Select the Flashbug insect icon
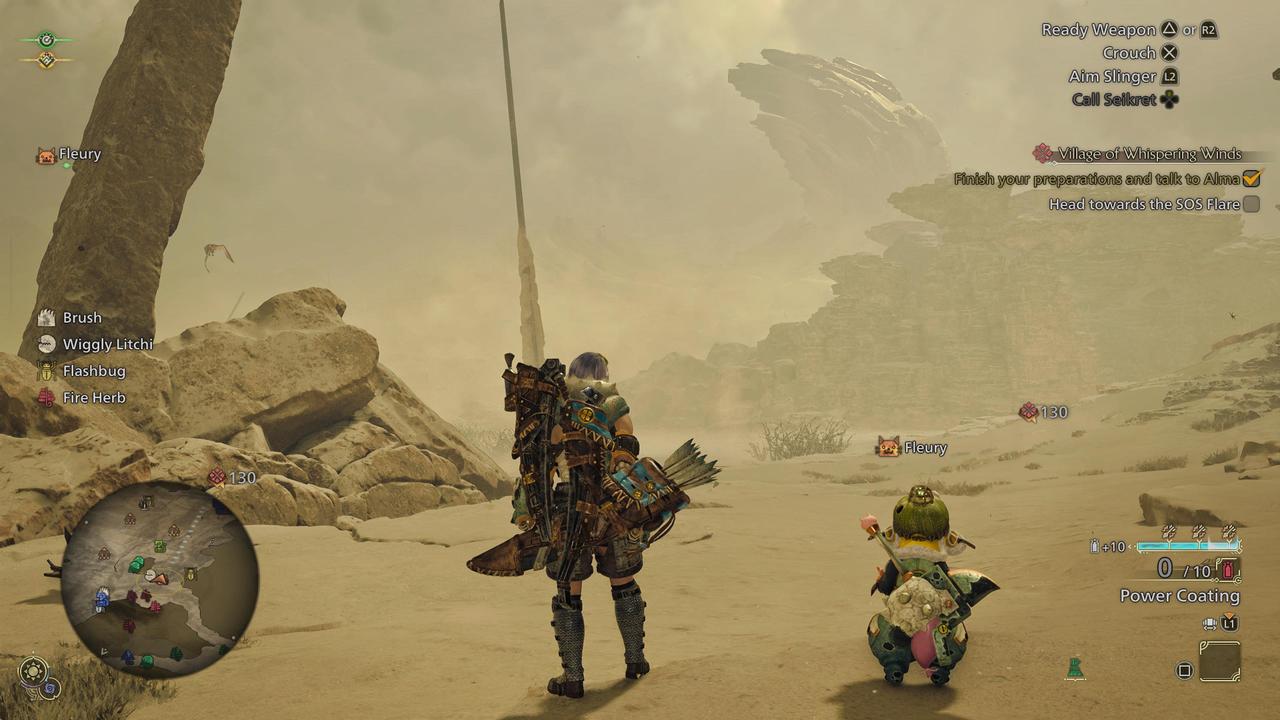Screen dimensions: 1280x720 click(x=44, y=368)
